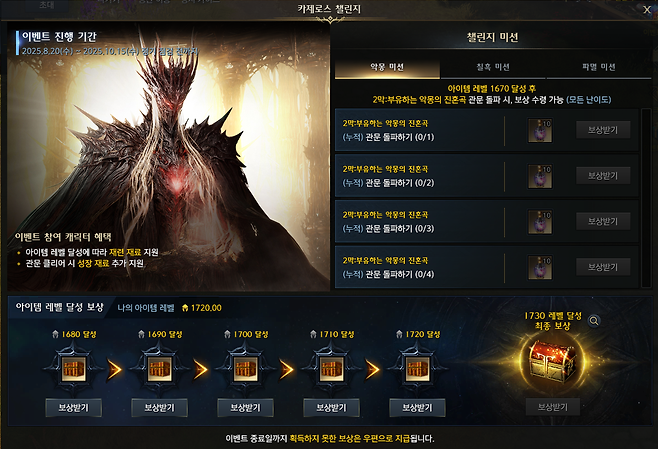The width and height of the screenshot is (658, 449).
Task: Select the 1700 level reward chest icon
Action: [246, 368]
